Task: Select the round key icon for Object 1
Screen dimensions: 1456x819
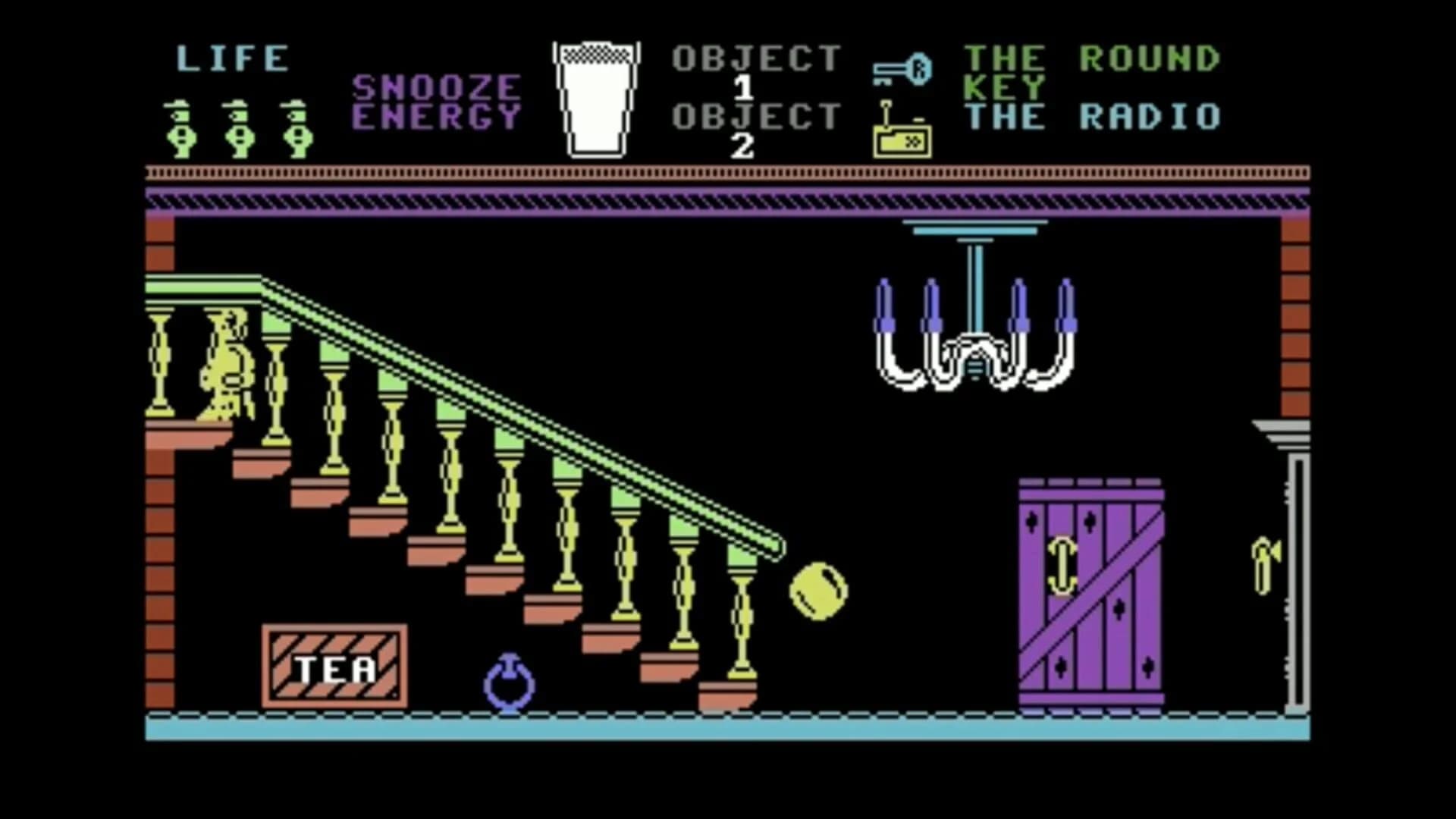Action: (902, 68)
